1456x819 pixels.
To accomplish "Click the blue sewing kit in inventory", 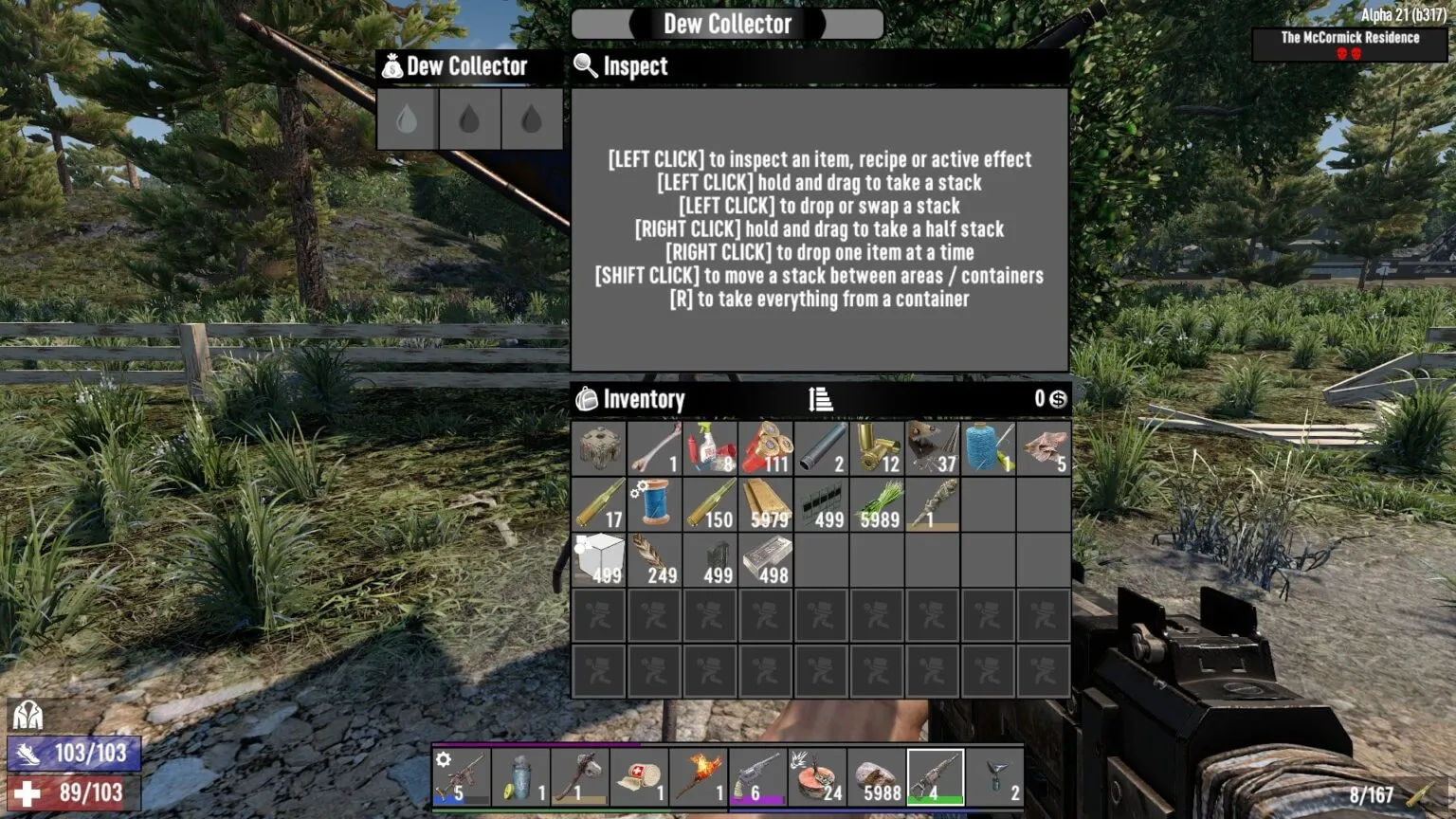I will click(x=654, y=505).
